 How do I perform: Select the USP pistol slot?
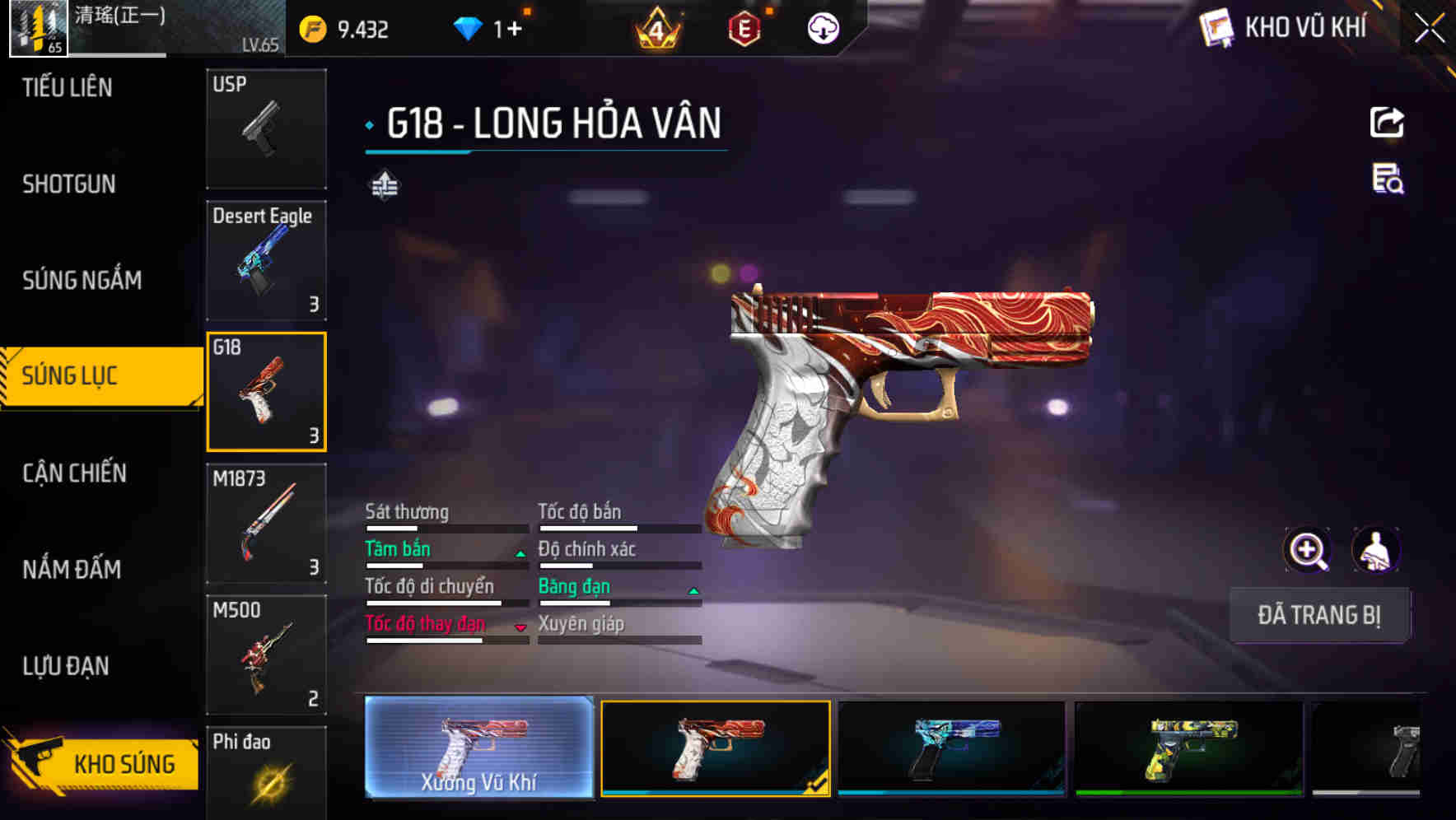pos(266,128)
